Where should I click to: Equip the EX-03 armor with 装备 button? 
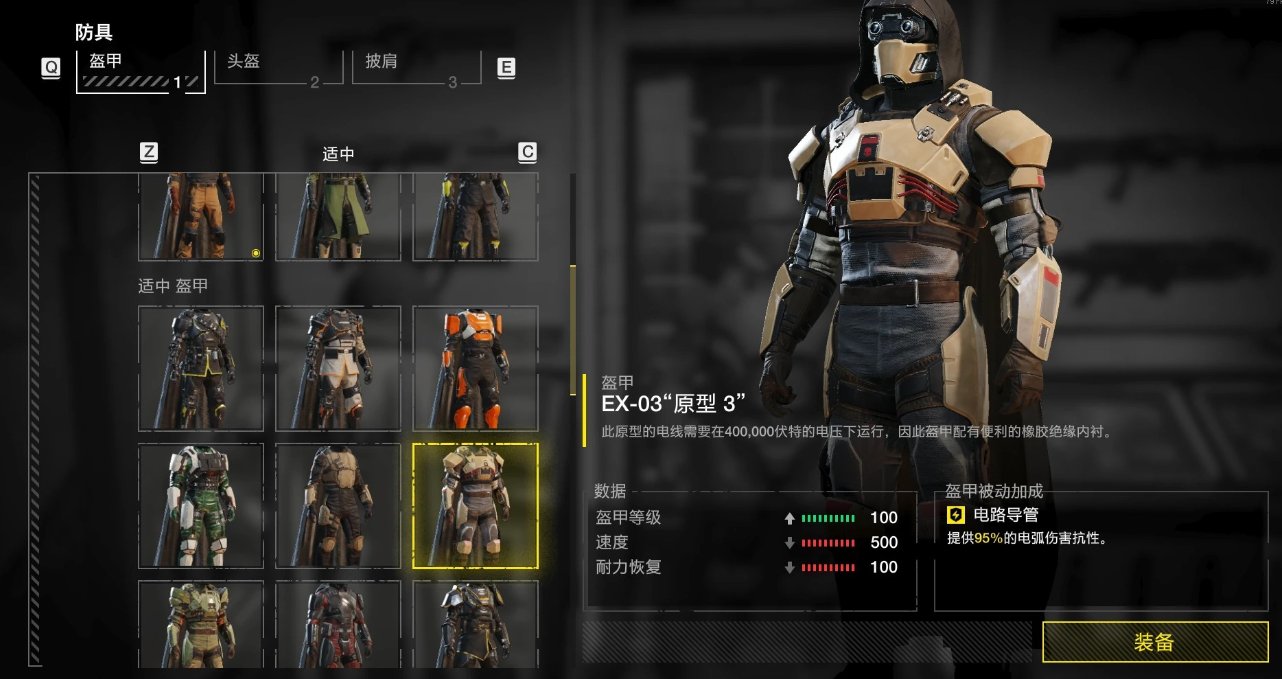tap(1154, 642)
